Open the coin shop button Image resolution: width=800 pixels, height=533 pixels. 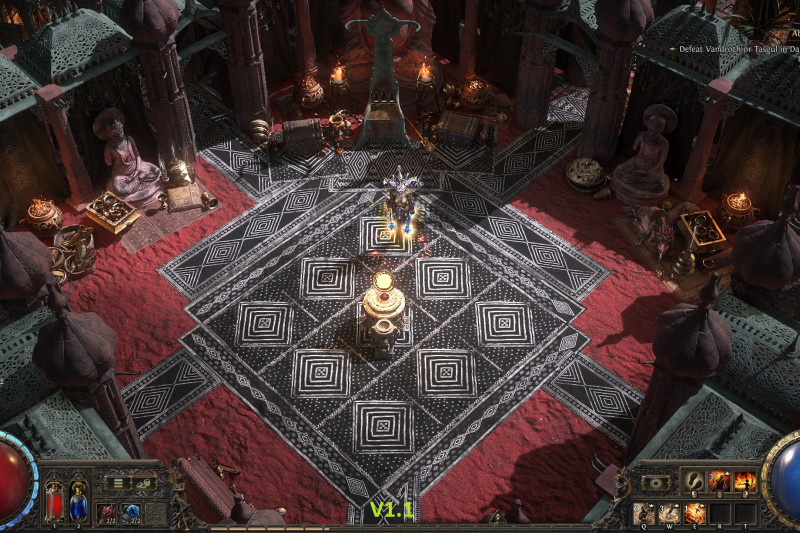[143, 483]
